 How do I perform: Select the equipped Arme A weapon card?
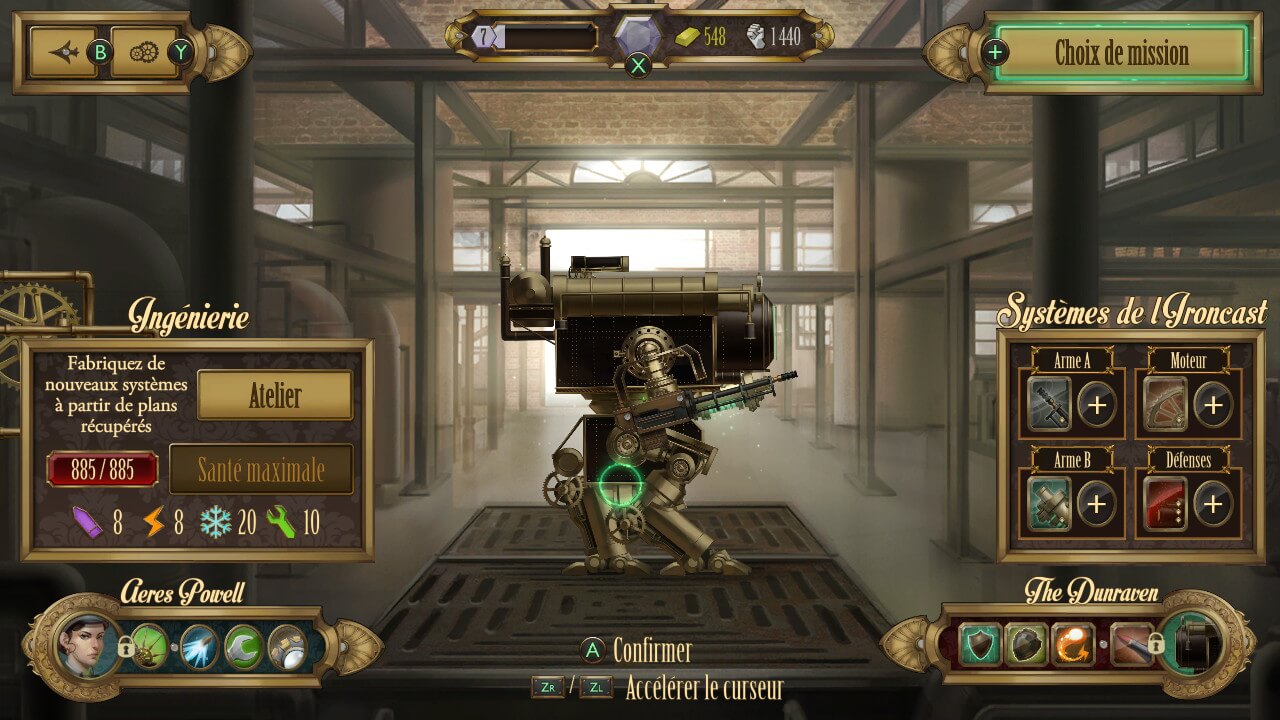(1050, 404)
